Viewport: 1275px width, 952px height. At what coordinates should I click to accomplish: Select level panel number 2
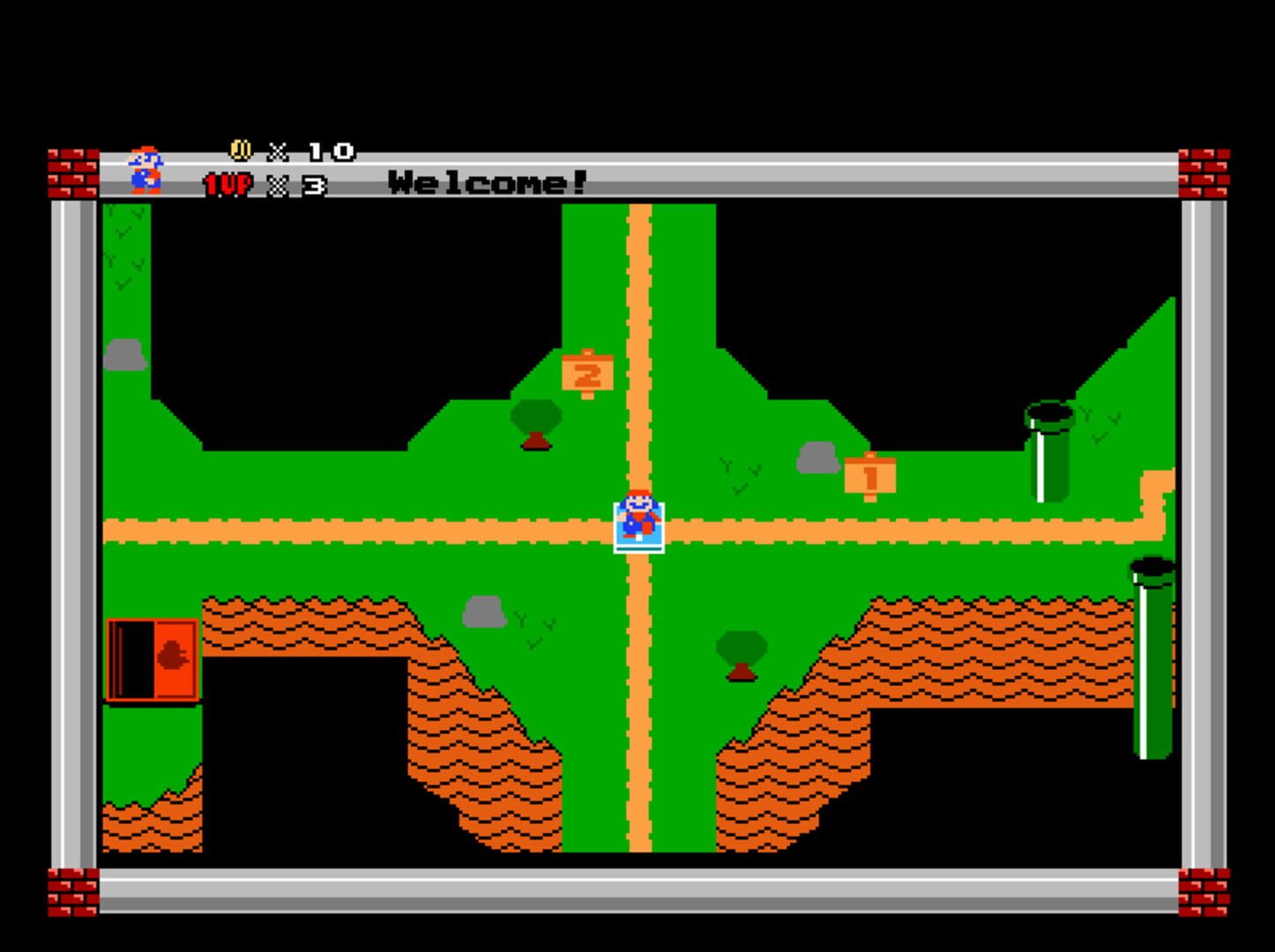tap(588, 374)
